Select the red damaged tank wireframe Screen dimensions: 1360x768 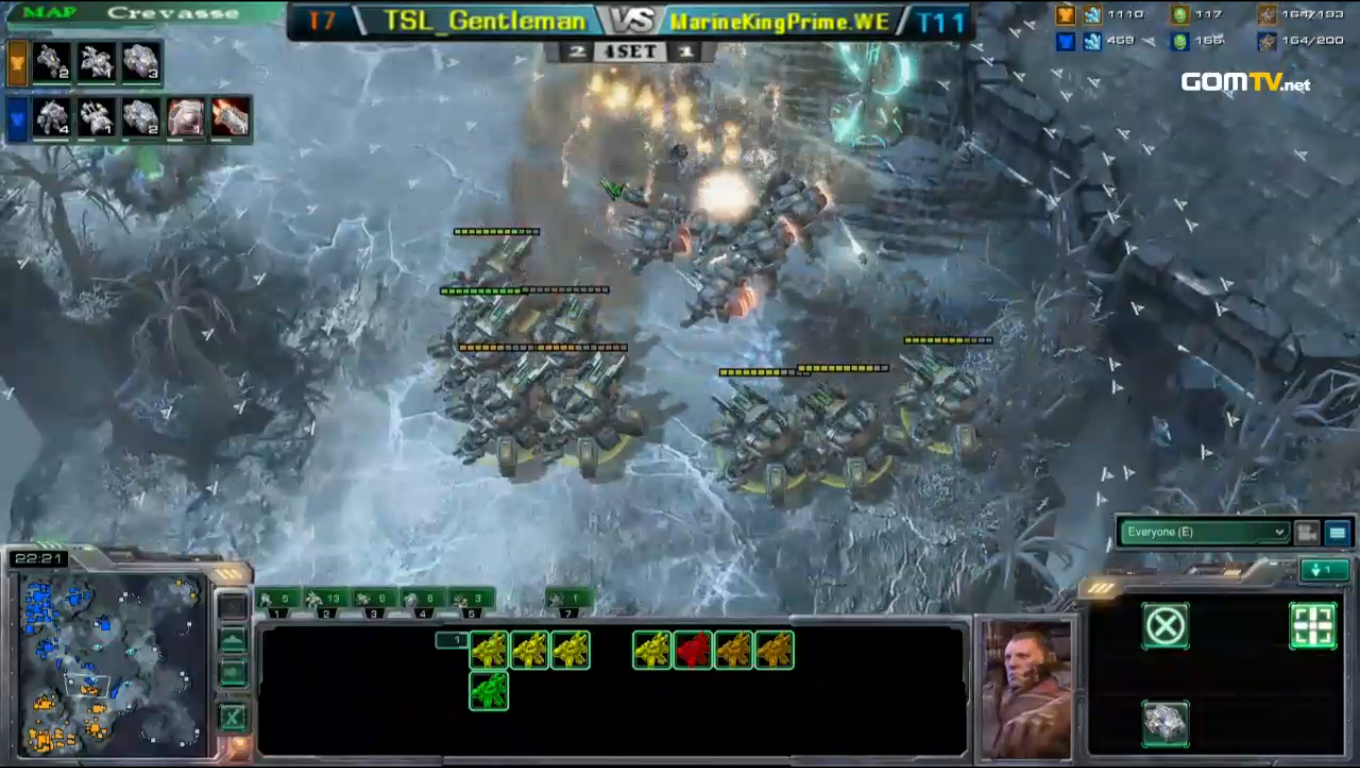pyautogui.click(x=695, y=649)
